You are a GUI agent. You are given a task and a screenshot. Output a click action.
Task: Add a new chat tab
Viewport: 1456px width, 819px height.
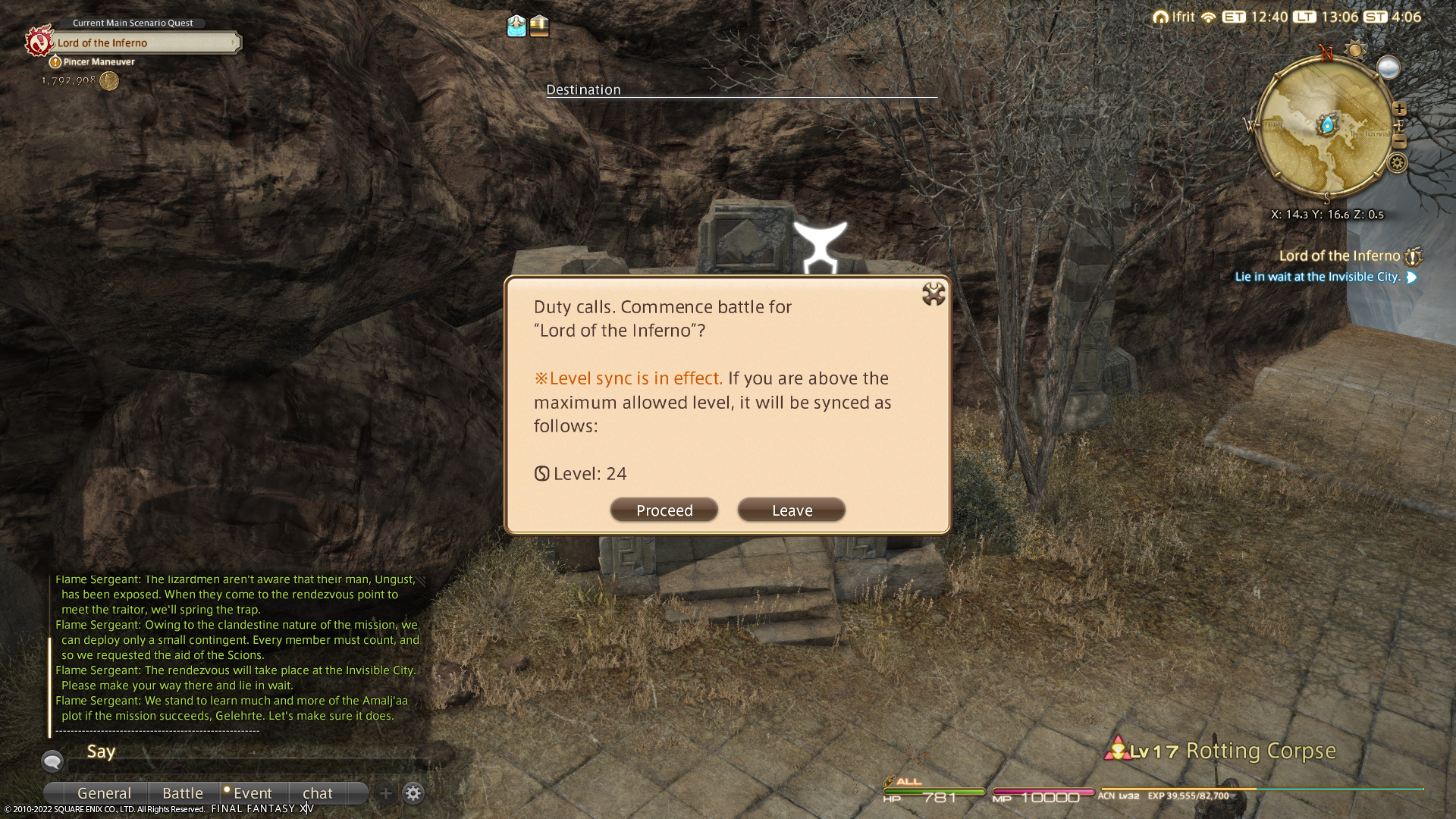386,793
